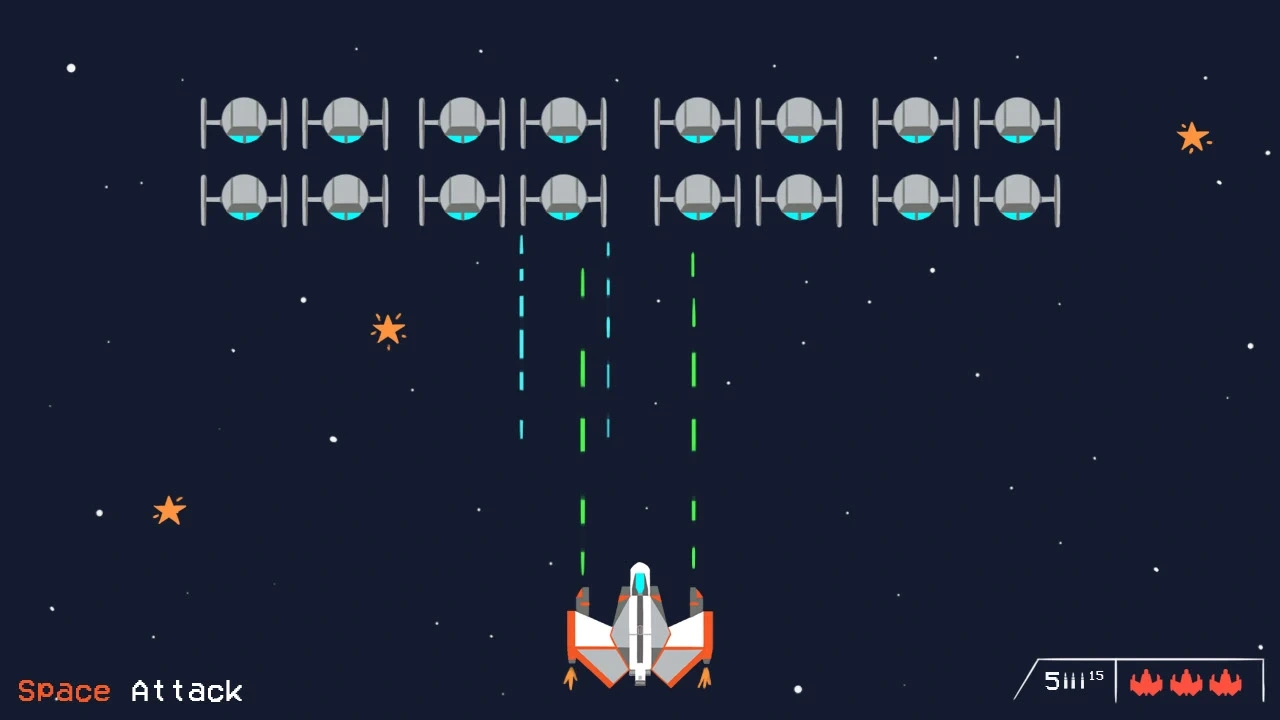Click the large orange star near the right edge
1280x720 pixels.
point(1193,135)
